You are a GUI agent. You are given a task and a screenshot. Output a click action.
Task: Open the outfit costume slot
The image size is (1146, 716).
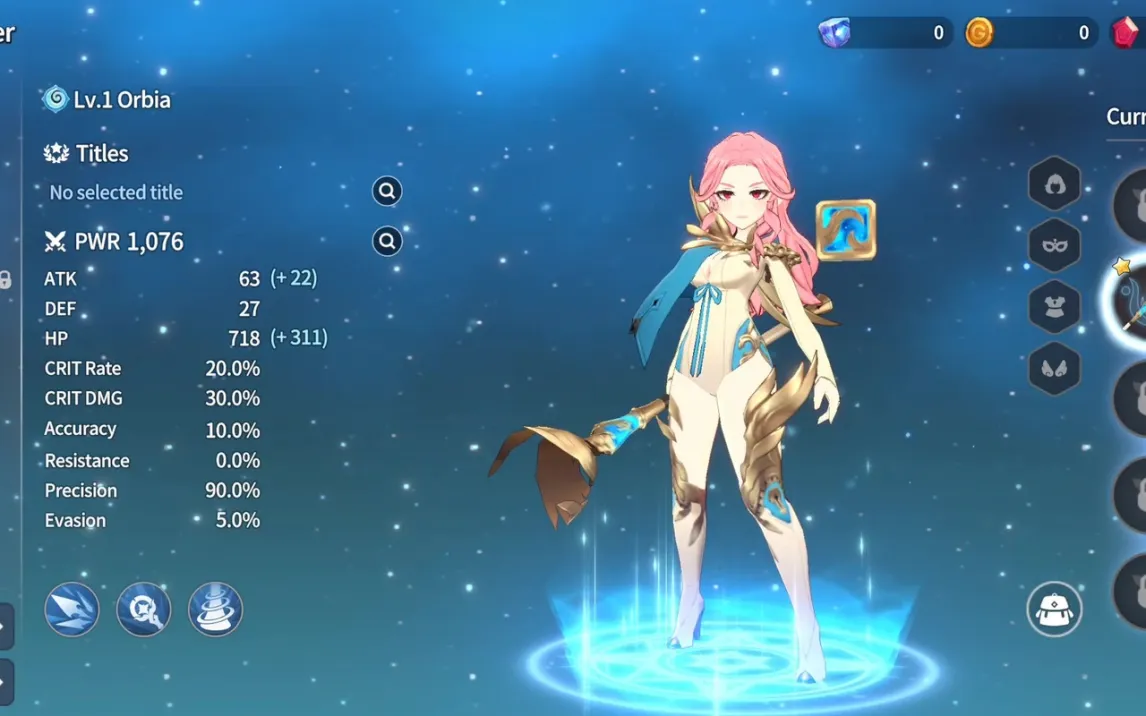[1054, 307]
